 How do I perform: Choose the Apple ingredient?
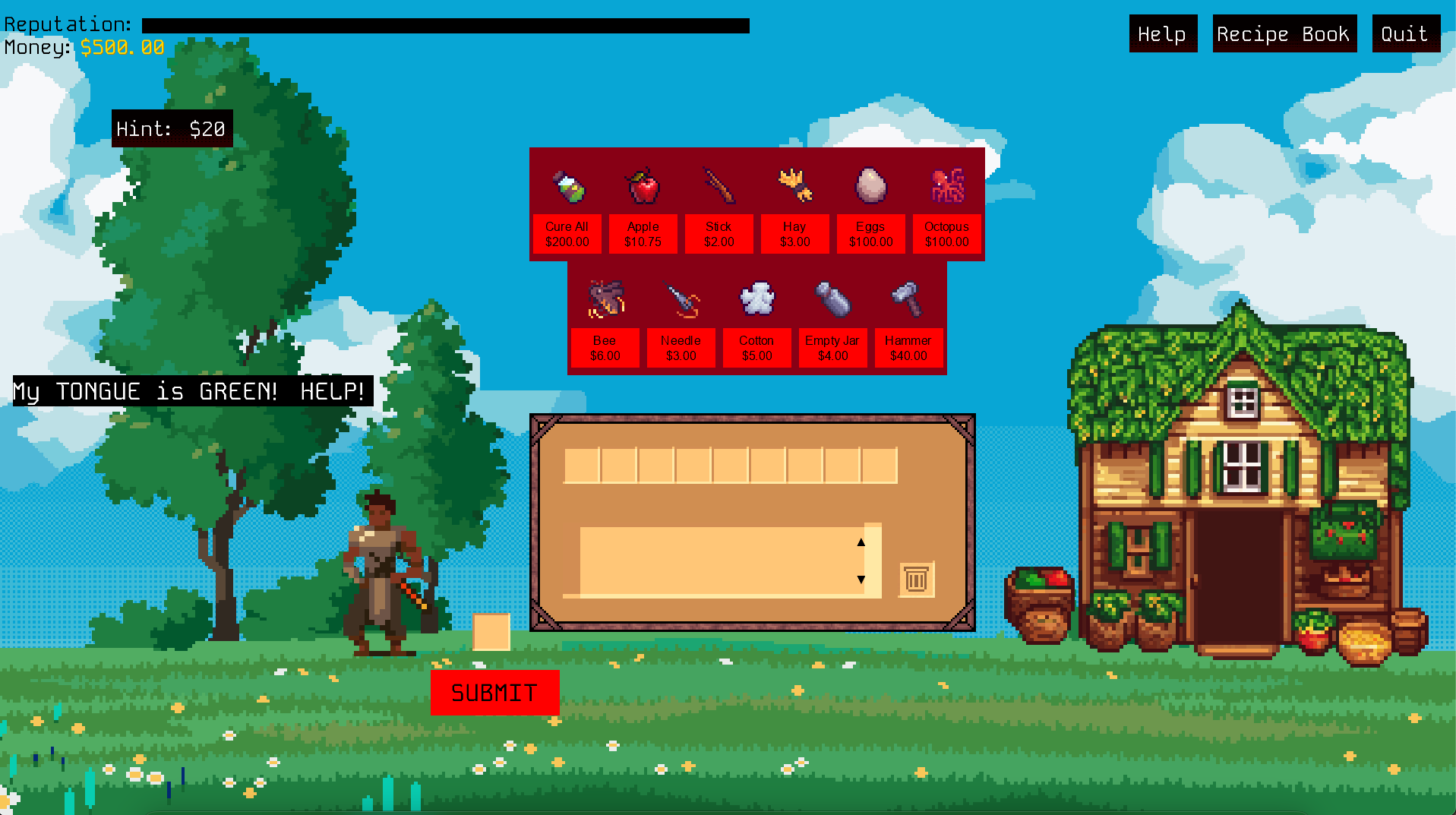pos(643,233)
